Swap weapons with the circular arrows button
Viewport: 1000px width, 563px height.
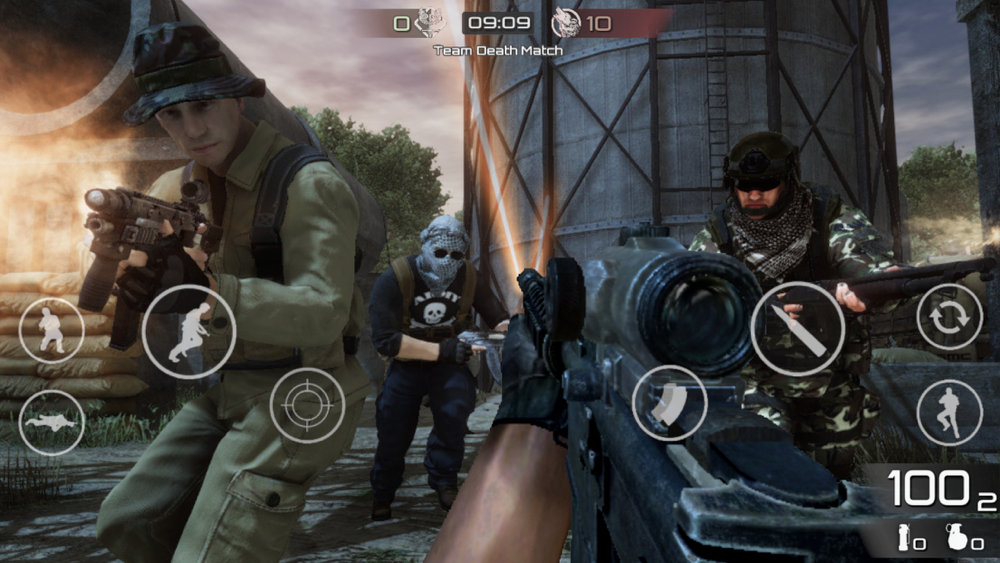click(x=949, y=317)
